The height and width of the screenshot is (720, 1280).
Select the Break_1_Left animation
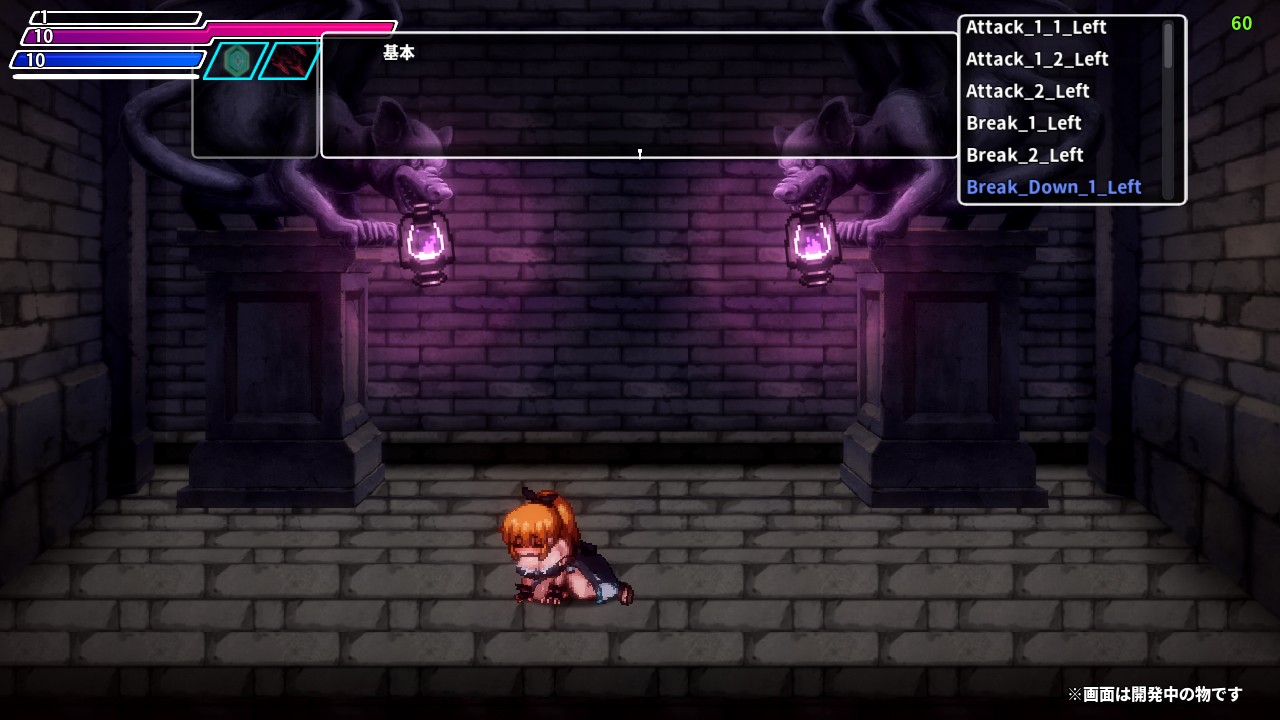pos(1023,123)
